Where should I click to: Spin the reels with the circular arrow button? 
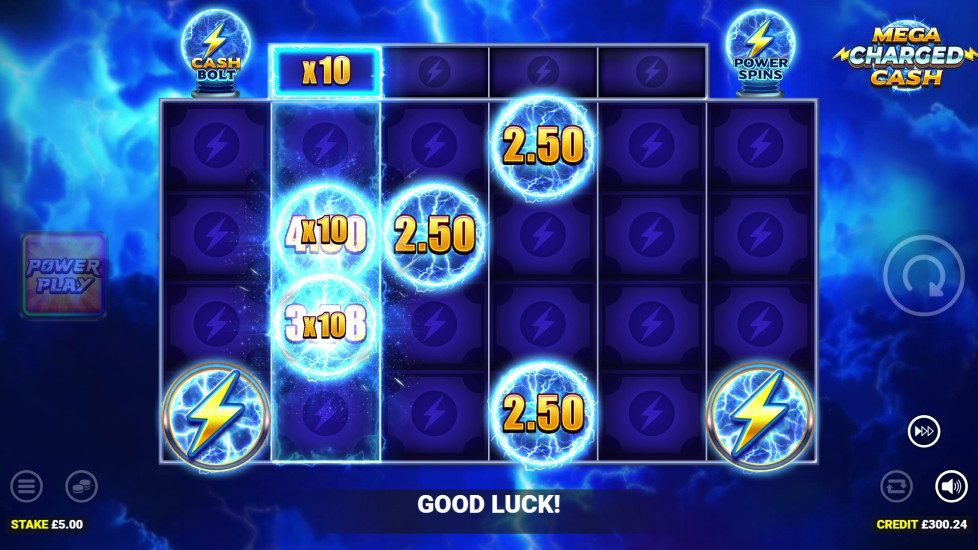click(x=923, y=276)
